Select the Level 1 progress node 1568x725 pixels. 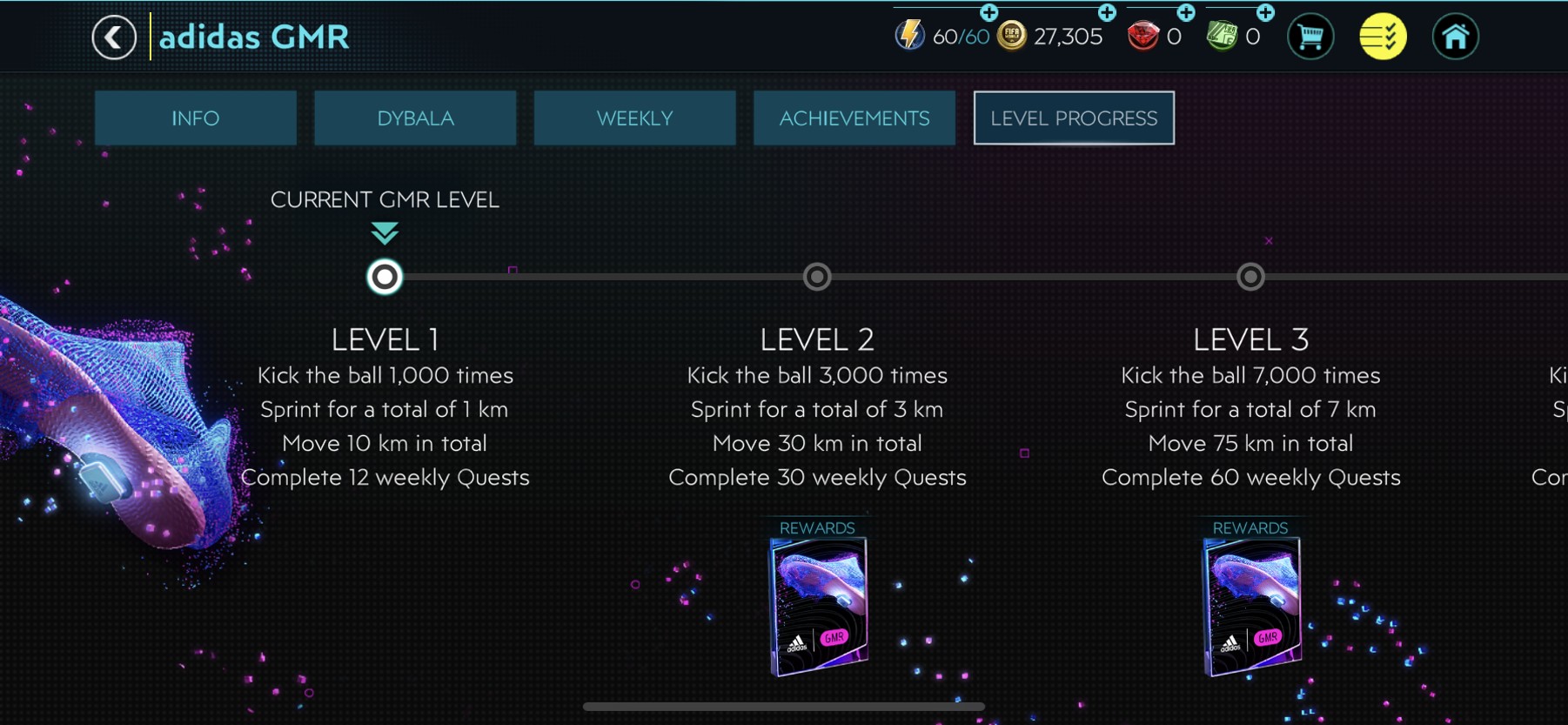click(385, 278)
